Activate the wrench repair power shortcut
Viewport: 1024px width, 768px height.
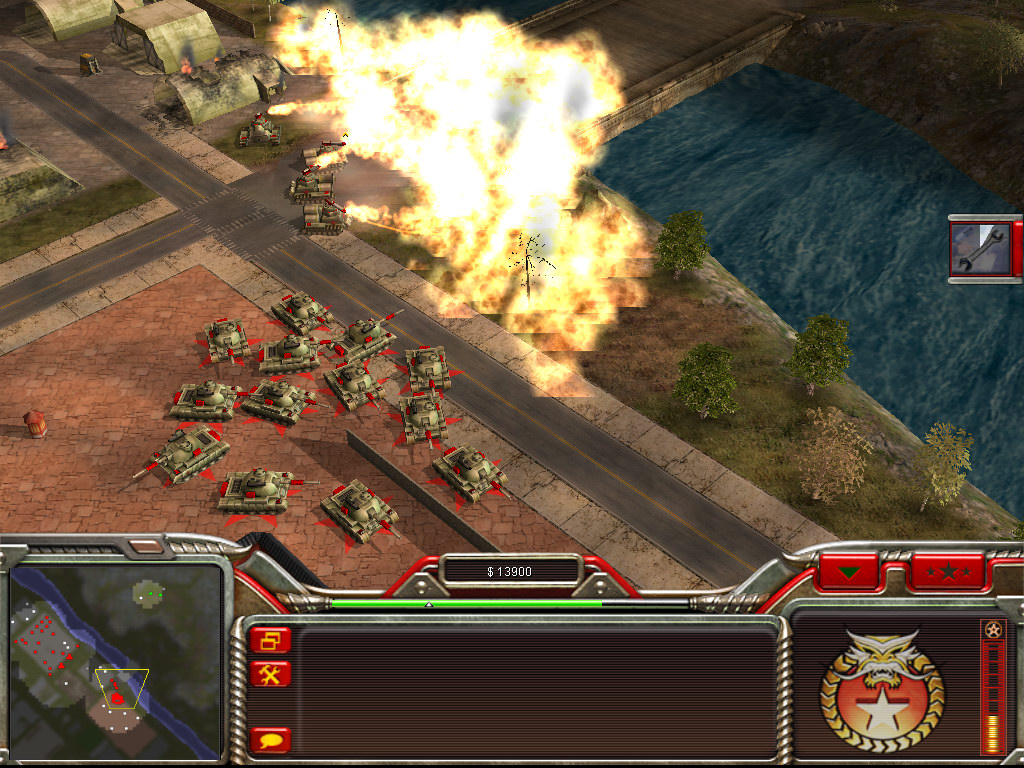click(981, 248)
